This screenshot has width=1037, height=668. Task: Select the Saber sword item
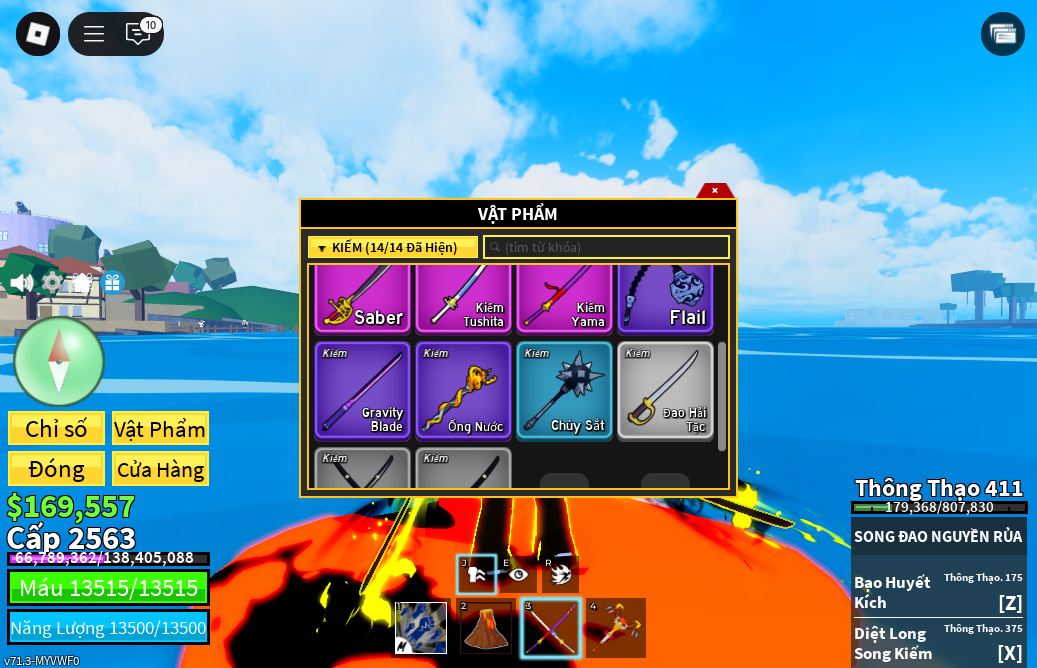[362, 299]
